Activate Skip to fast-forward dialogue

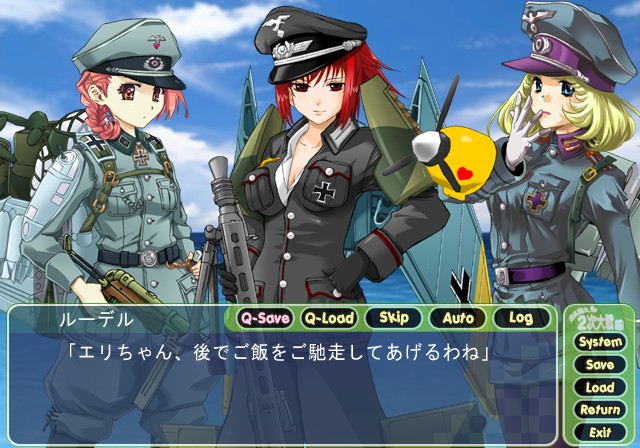[x=393, y=319]
